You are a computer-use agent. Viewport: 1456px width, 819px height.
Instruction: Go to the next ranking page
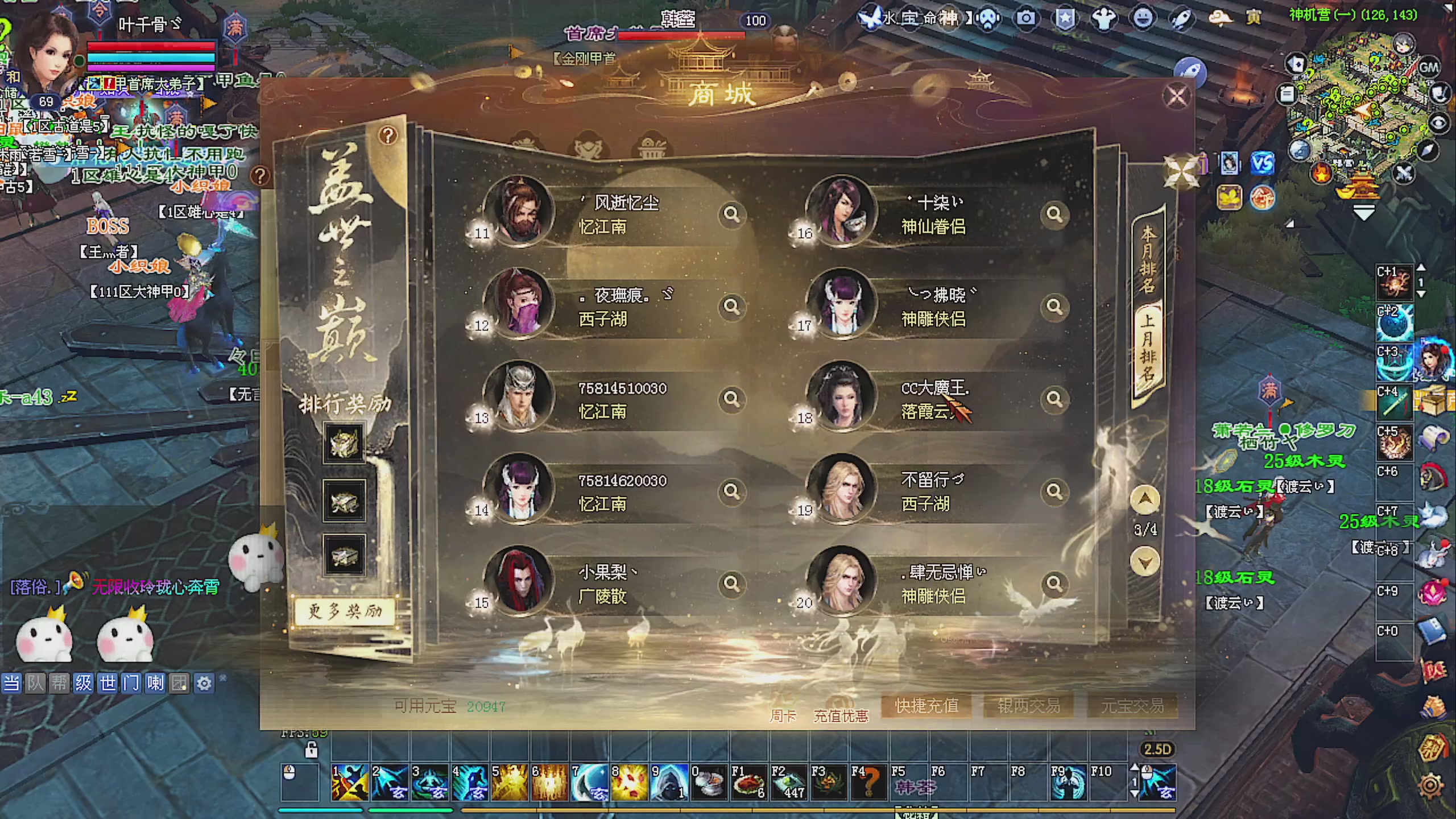point(1145,562)
